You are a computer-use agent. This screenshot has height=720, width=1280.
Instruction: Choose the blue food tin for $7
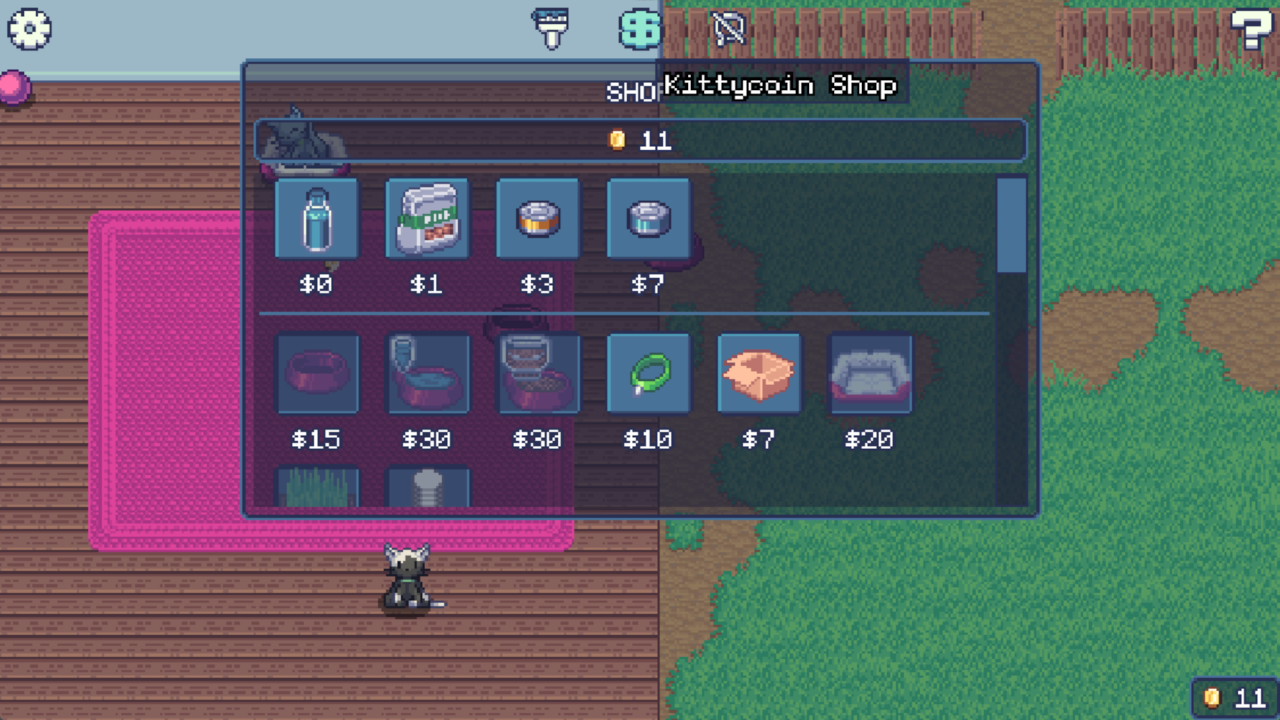(x=647, y=218)
